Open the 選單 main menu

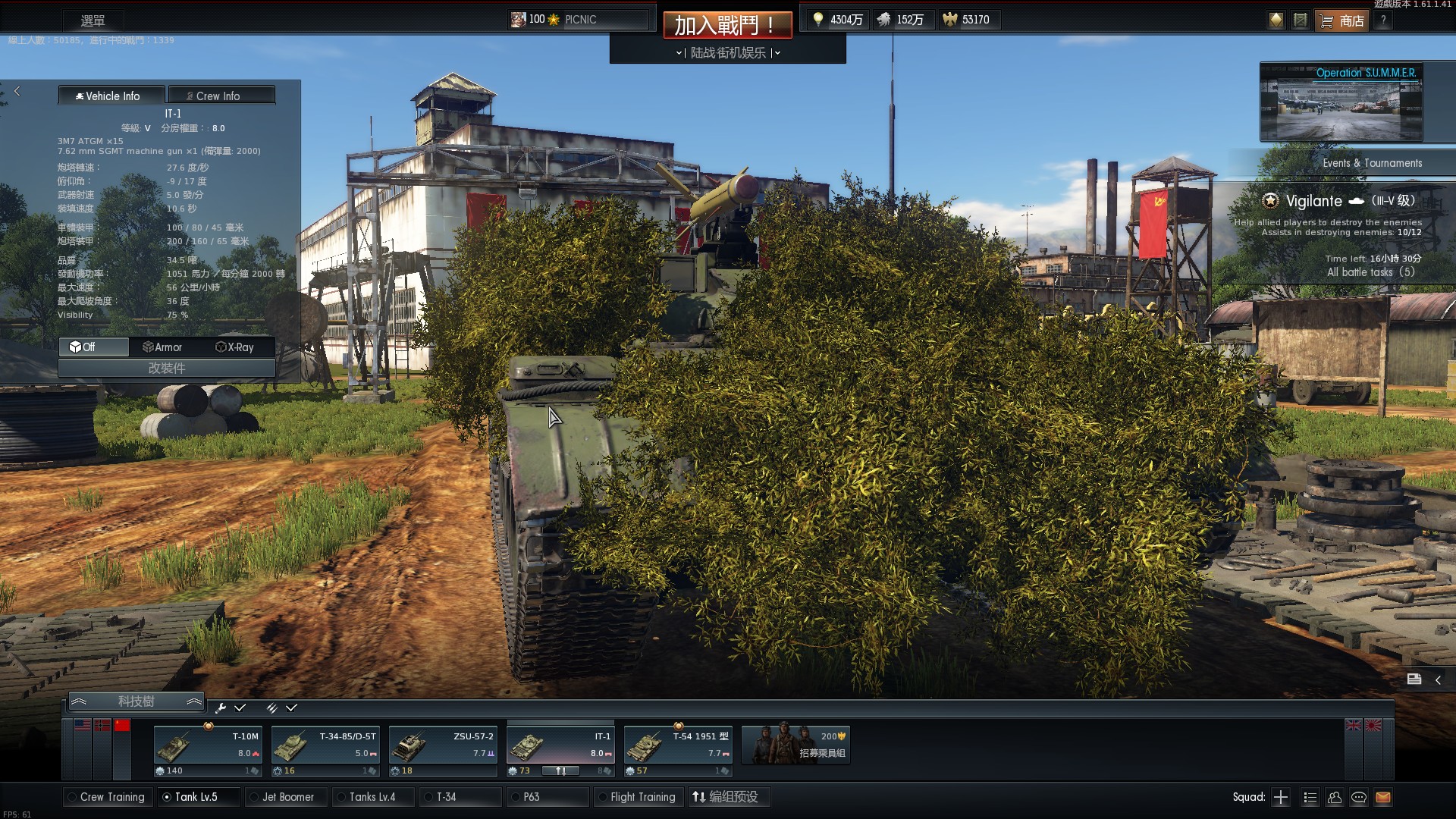93,20
